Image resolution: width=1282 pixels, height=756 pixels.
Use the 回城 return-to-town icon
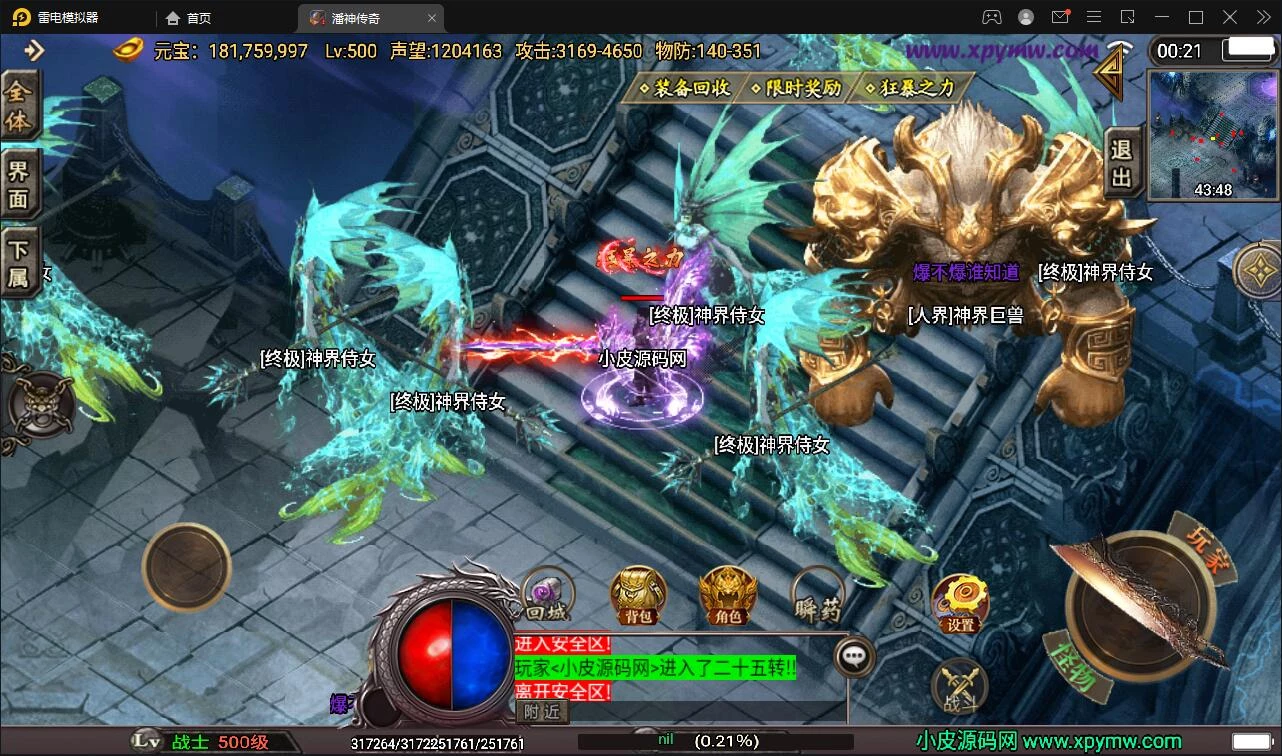point(547,596)
